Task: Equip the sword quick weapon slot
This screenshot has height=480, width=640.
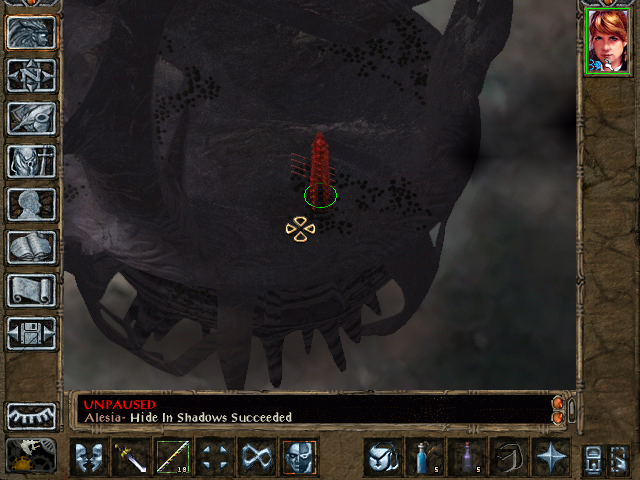Action: point(131,457)
